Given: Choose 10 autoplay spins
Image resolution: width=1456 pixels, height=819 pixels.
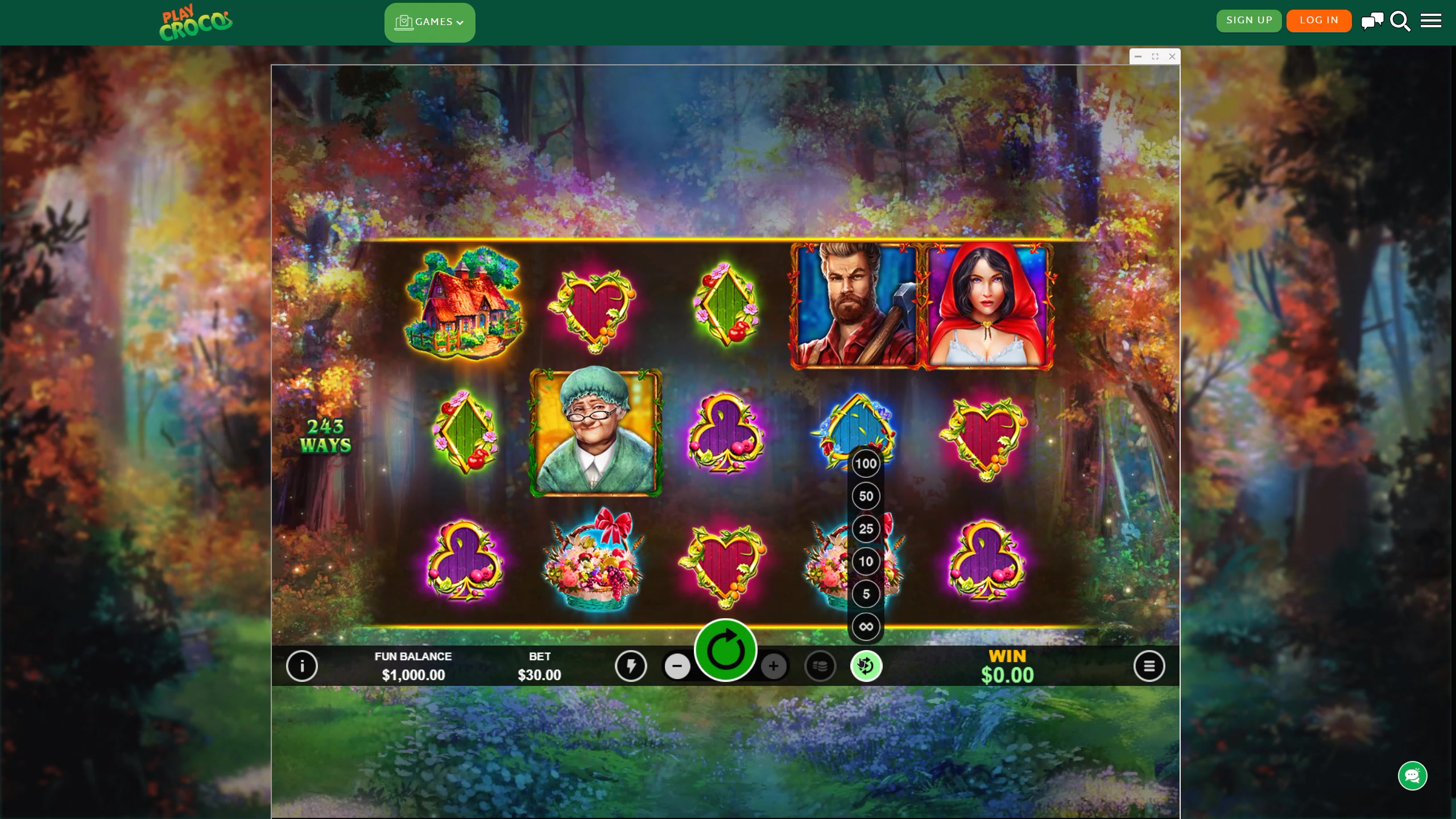Looking at the screenshot, I should tap(866, 561).
